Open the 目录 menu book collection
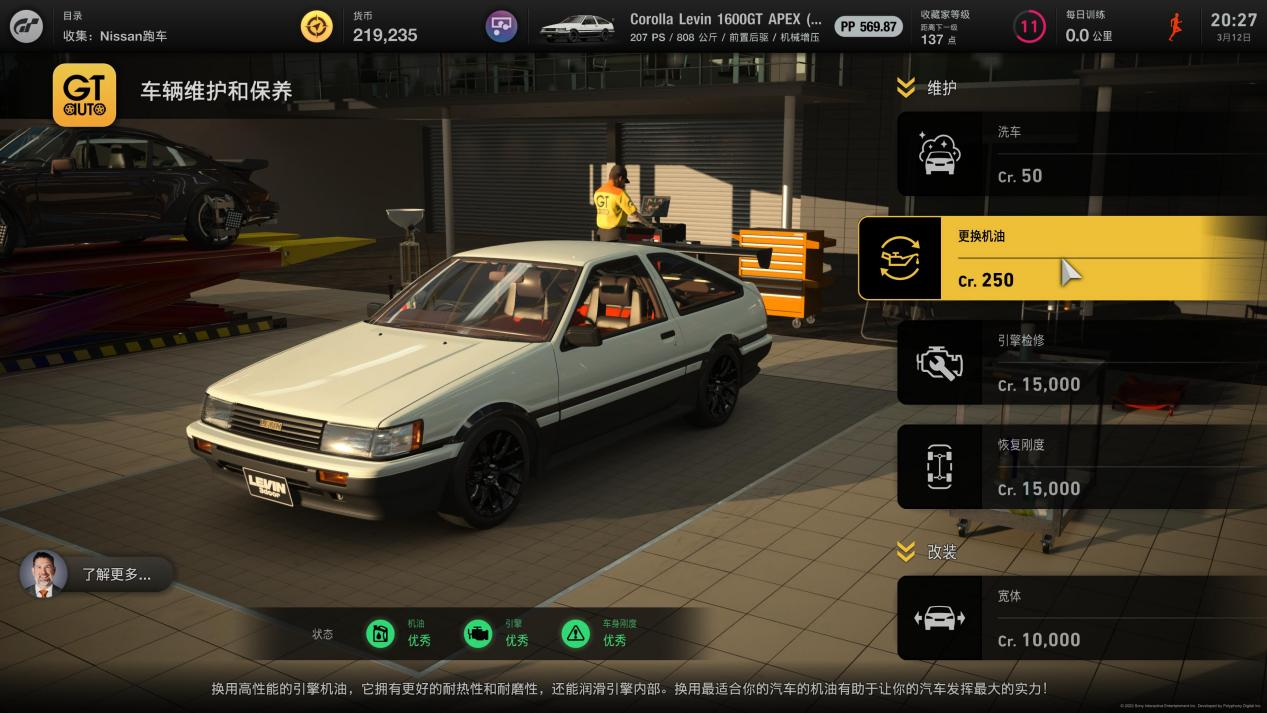Image resolution: width=1267 pixels, height=713 pixels. tap(114, 26)
